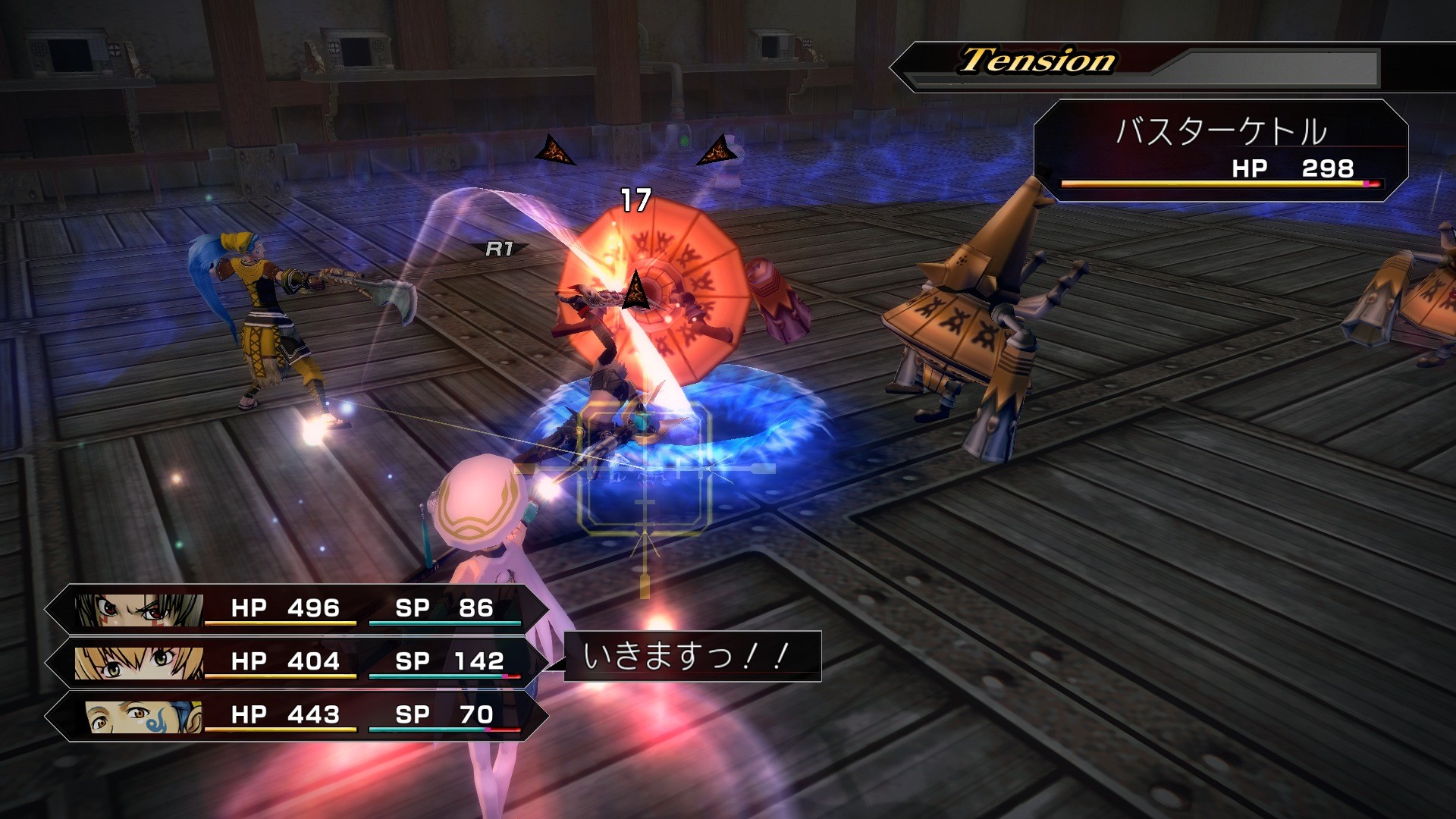This screenshot has width=1456, height=819.
Task: Click the Tension banner emblem
Action: pos(1036,62)
